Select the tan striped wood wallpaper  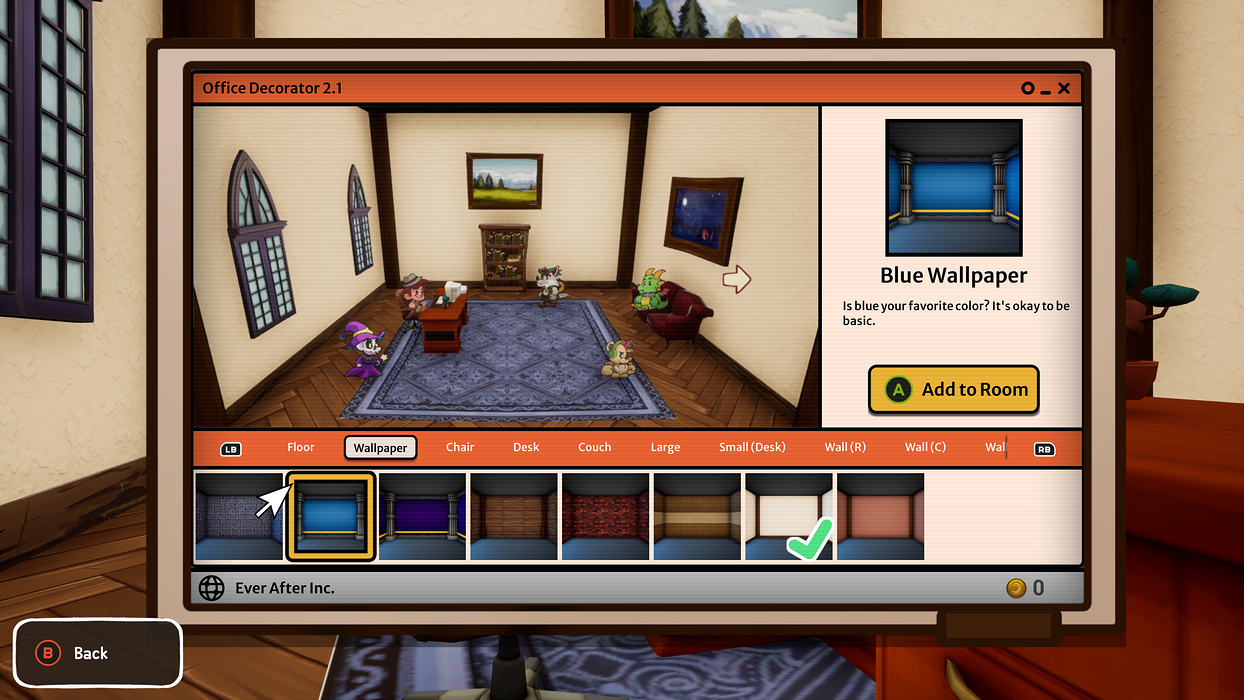(x=698, y=517)
